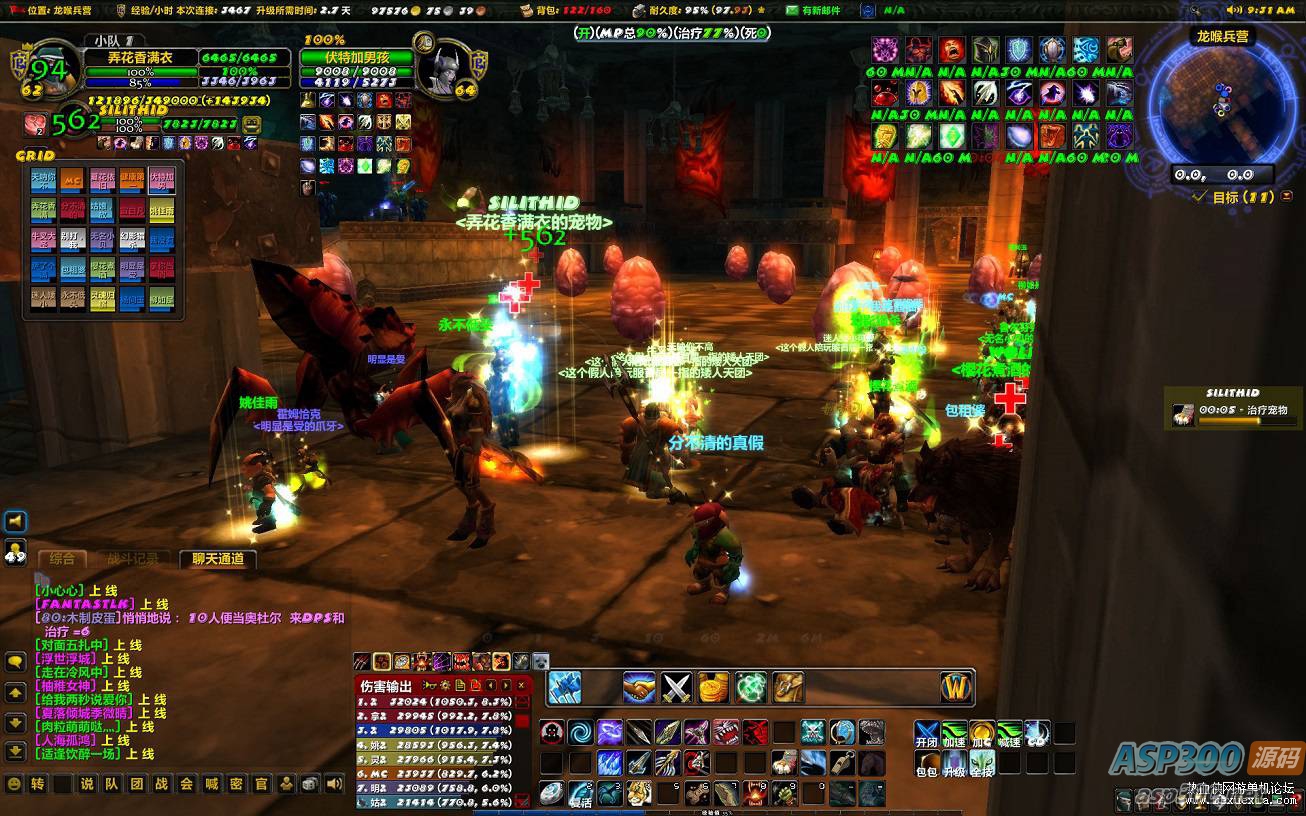Screen dimensions: 1306x816
Task: Activate the crossed swords icon
Action: point(677,687)
